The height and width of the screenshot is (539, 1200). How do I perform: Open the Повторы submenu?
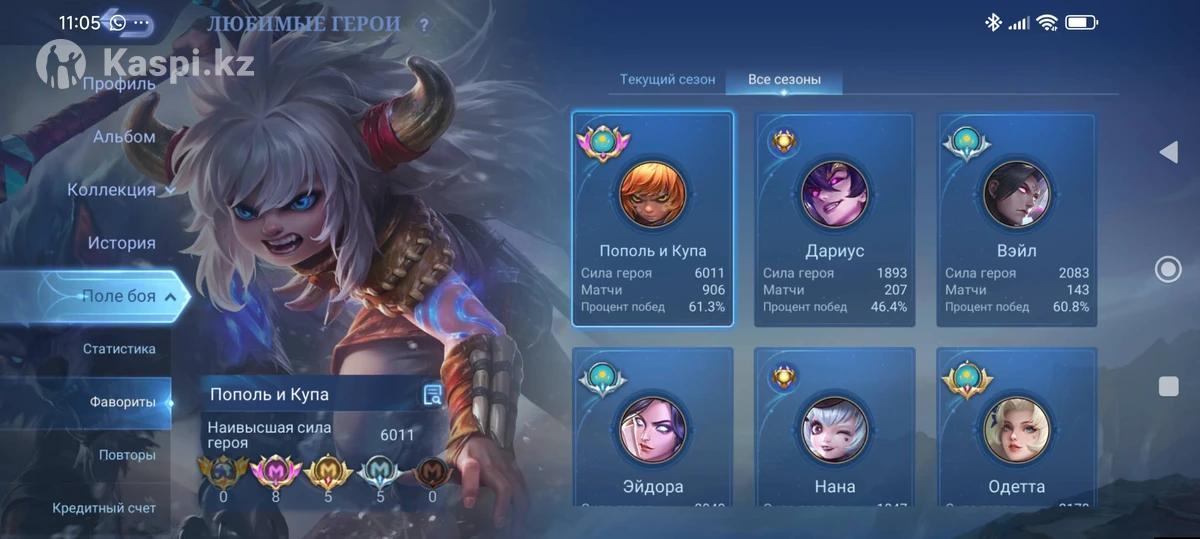coord(127,455)
